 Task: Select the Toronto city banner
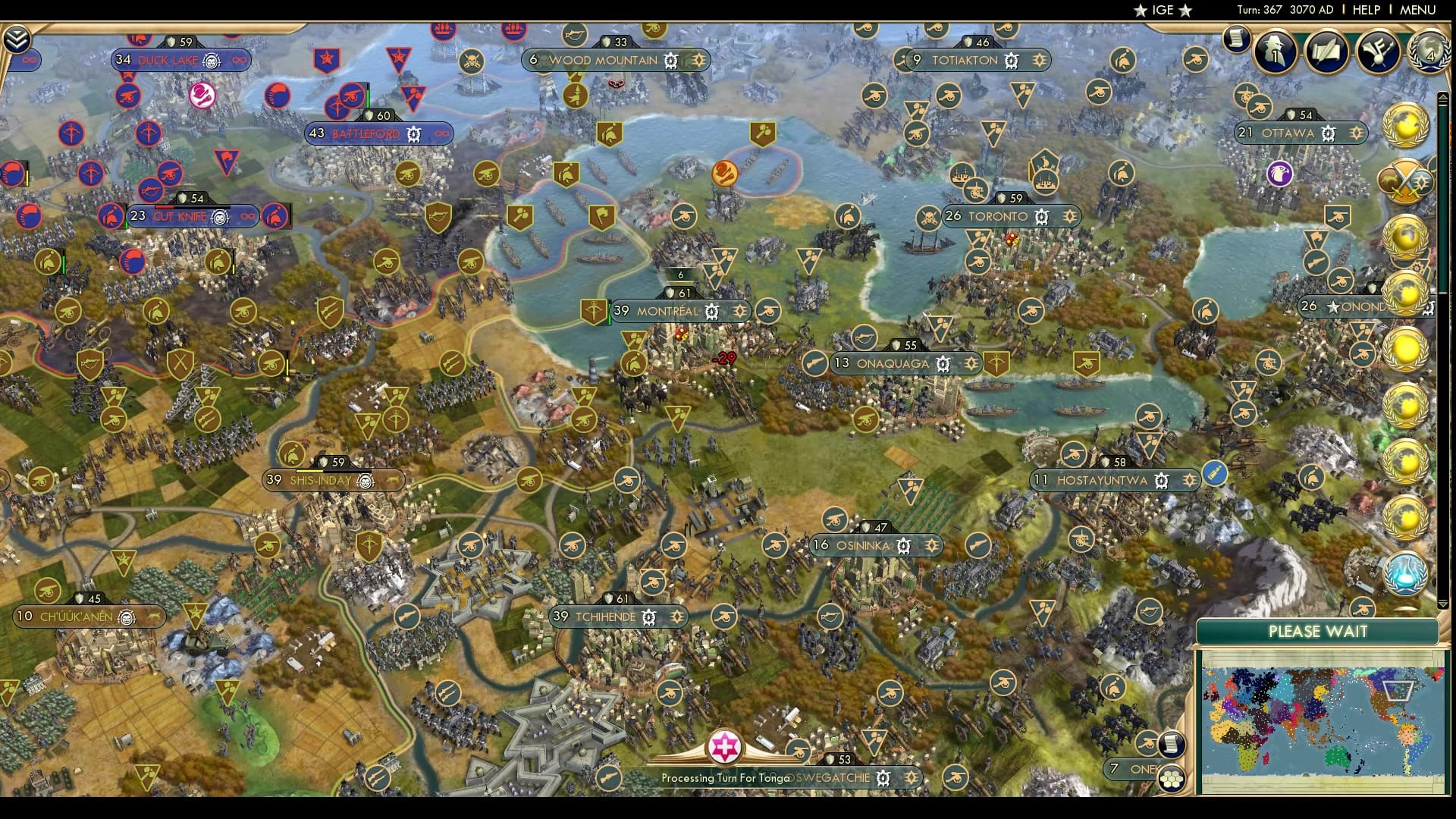999,216
